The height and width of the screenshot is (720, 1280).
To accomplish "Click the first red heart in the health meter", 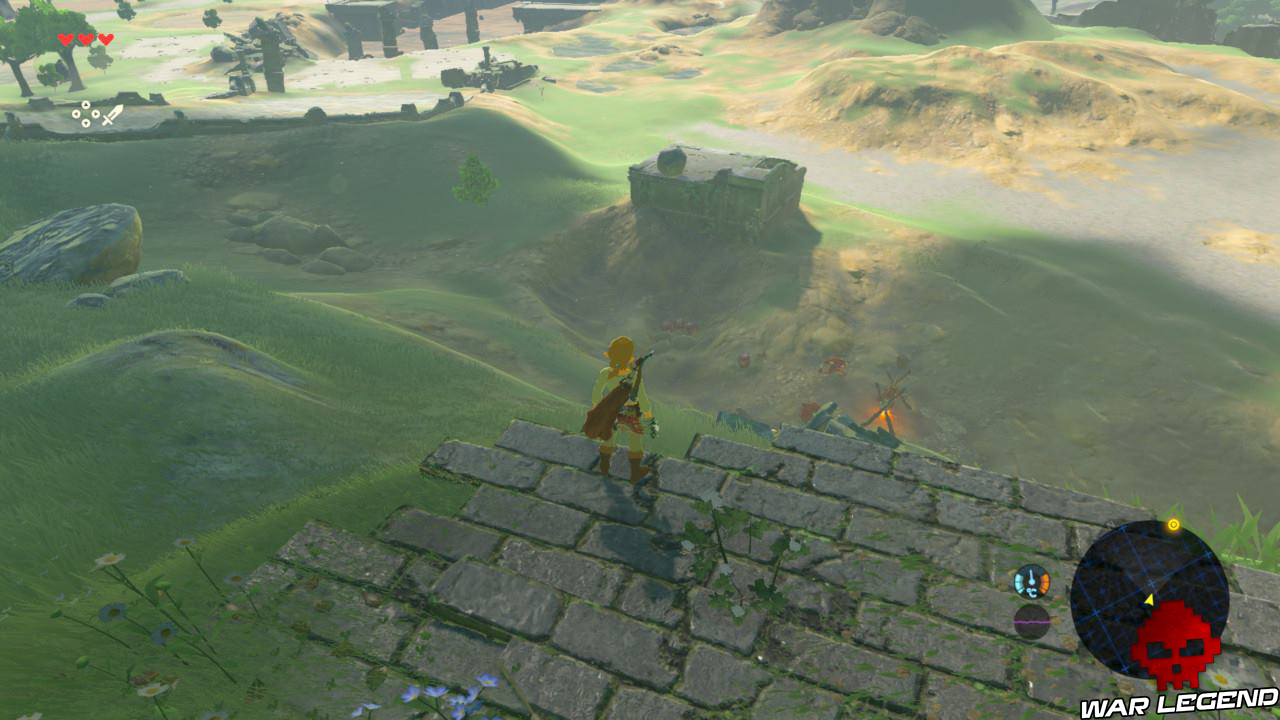I will point(66,40).
